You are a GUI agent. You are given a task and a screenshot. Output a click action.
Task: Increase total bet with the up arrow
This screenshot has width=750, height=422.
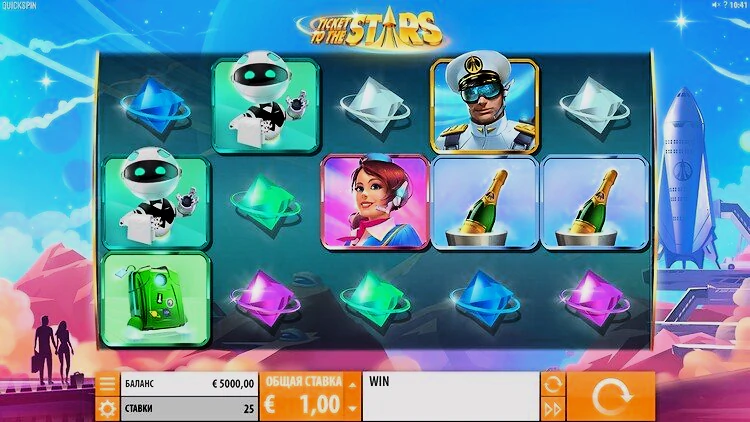tap(351, 383)
